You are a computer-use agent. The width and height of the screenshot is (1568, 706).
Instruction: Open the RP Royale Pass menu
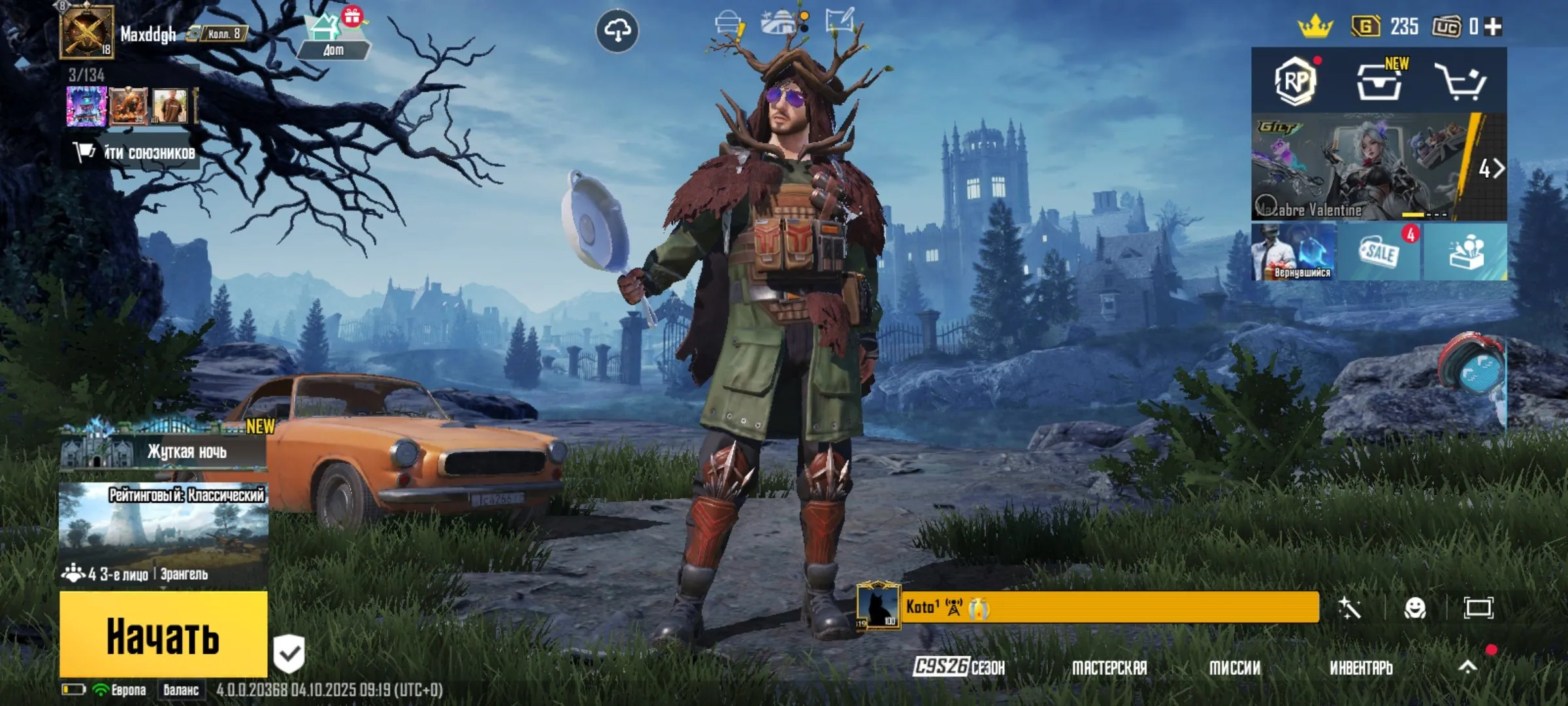click(x=1296, y=81)
